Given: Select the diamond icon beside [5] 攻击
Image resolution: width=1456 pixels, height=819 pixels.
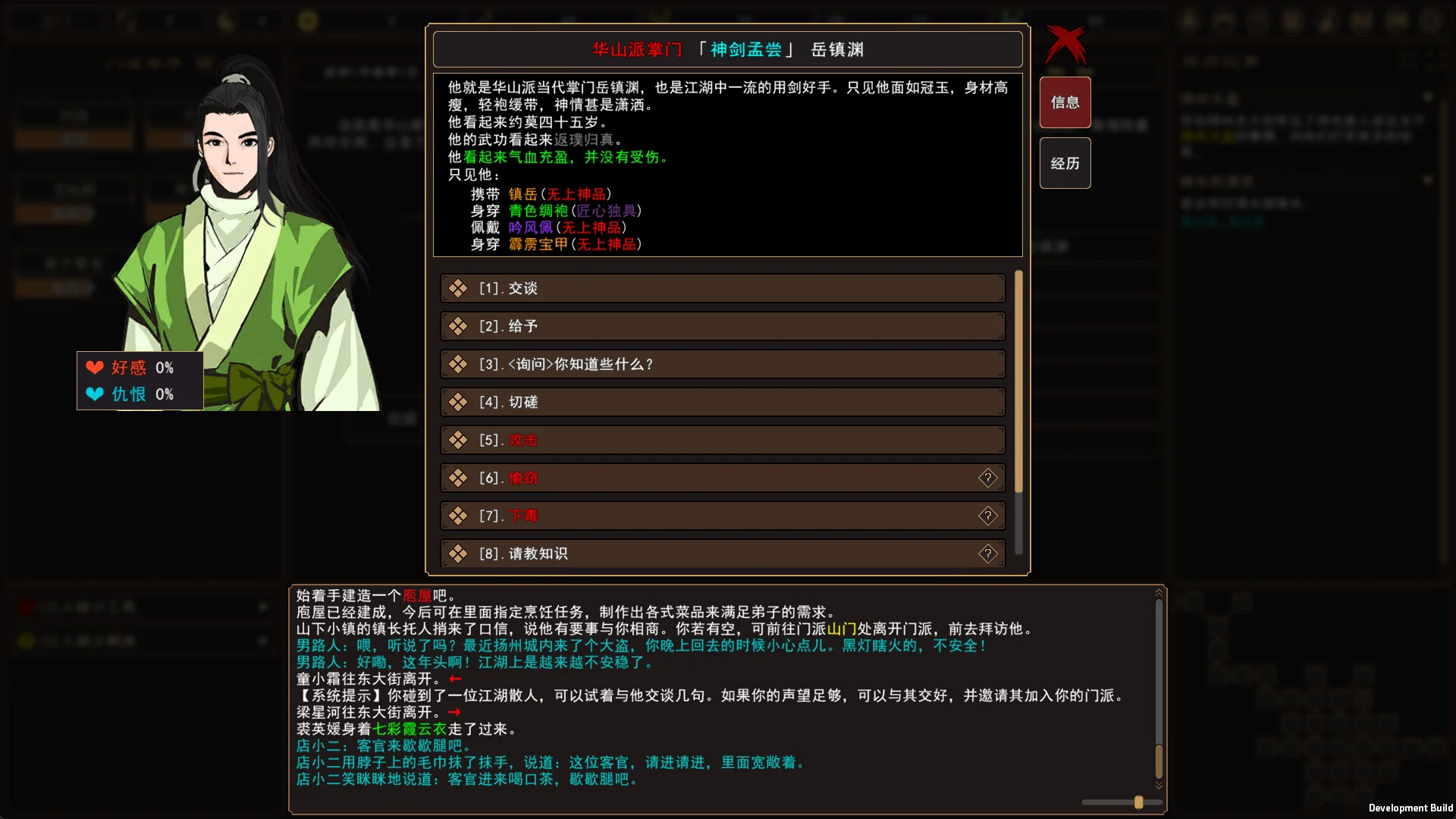Looking at the screenshot, I should (457, 440).
